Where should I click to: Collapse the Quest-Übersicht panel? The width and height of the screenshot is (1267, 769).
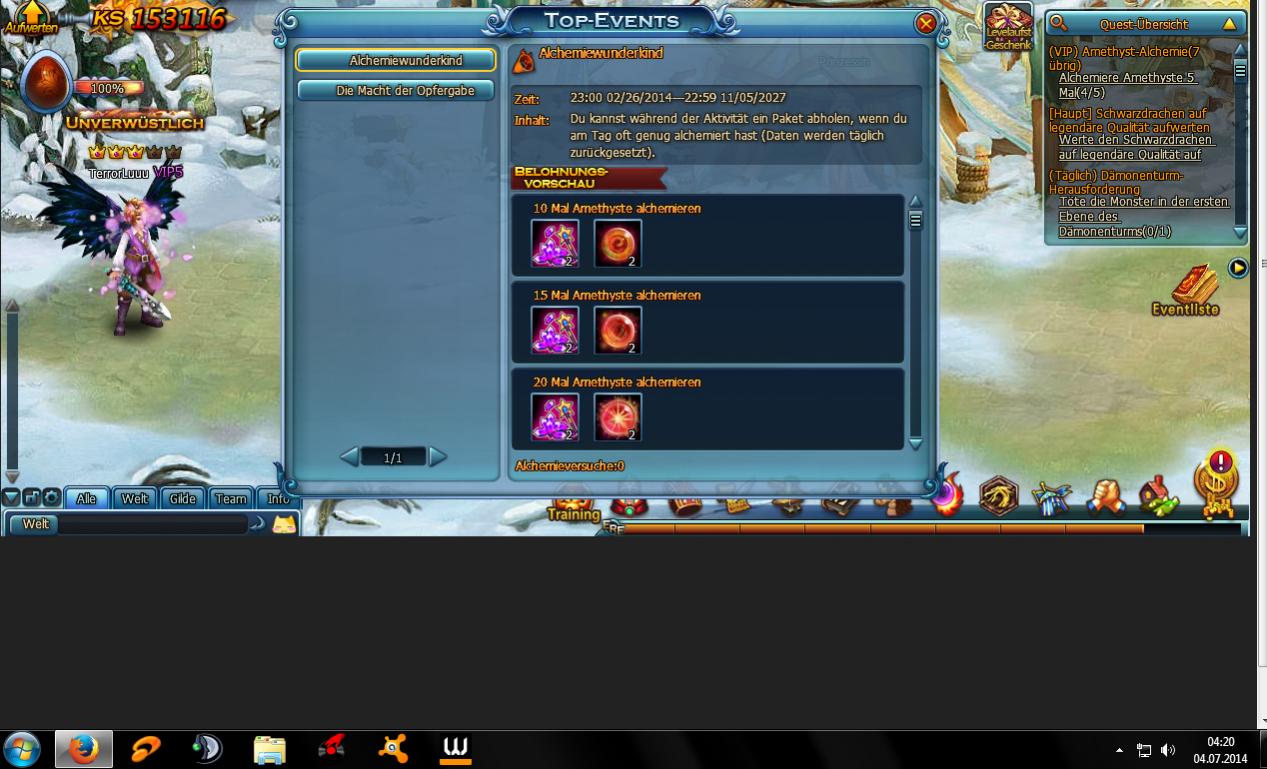(x=1229, y=24)
